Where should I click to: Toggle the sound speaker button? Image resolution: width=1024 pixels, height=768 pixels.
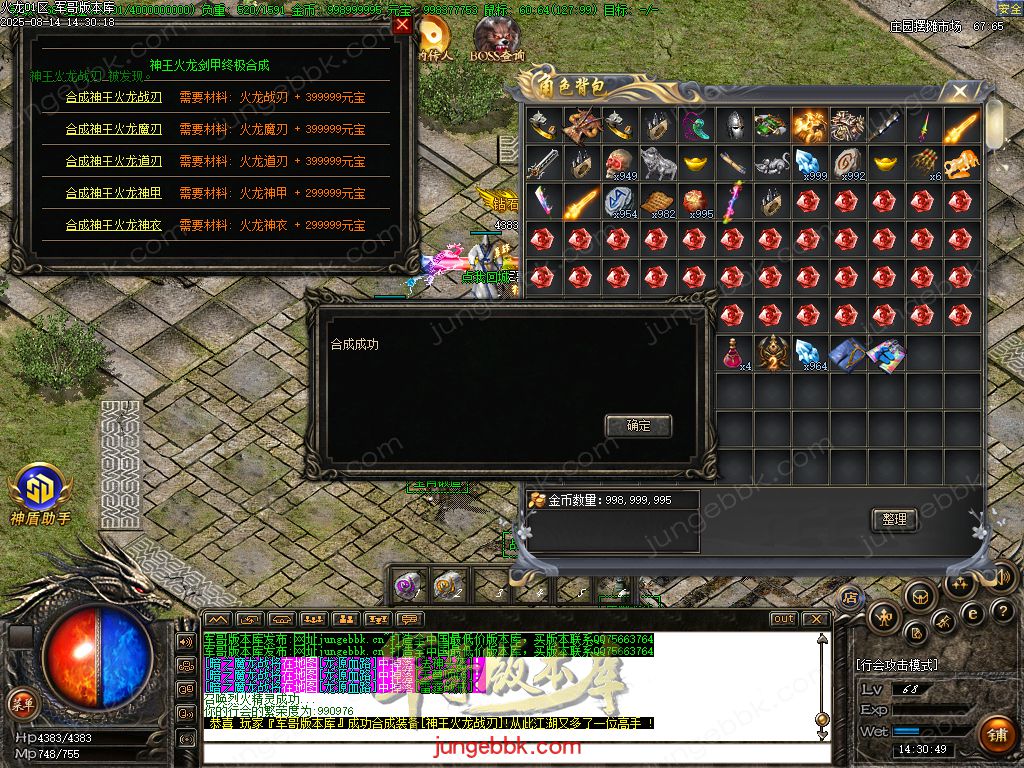coord(1003,577)
